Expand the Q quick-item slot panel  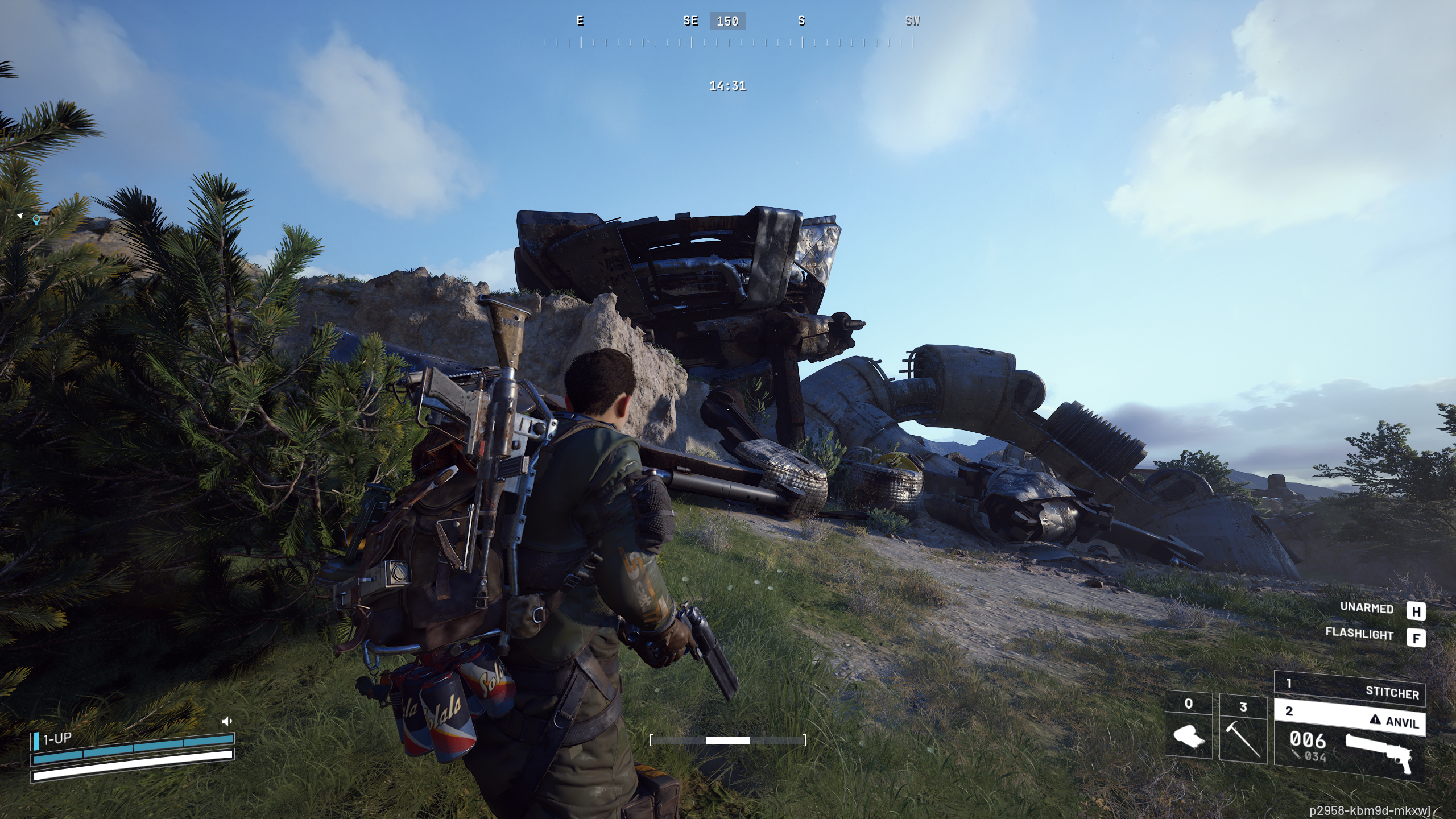pyautogui.click(x=1189, y=703)
